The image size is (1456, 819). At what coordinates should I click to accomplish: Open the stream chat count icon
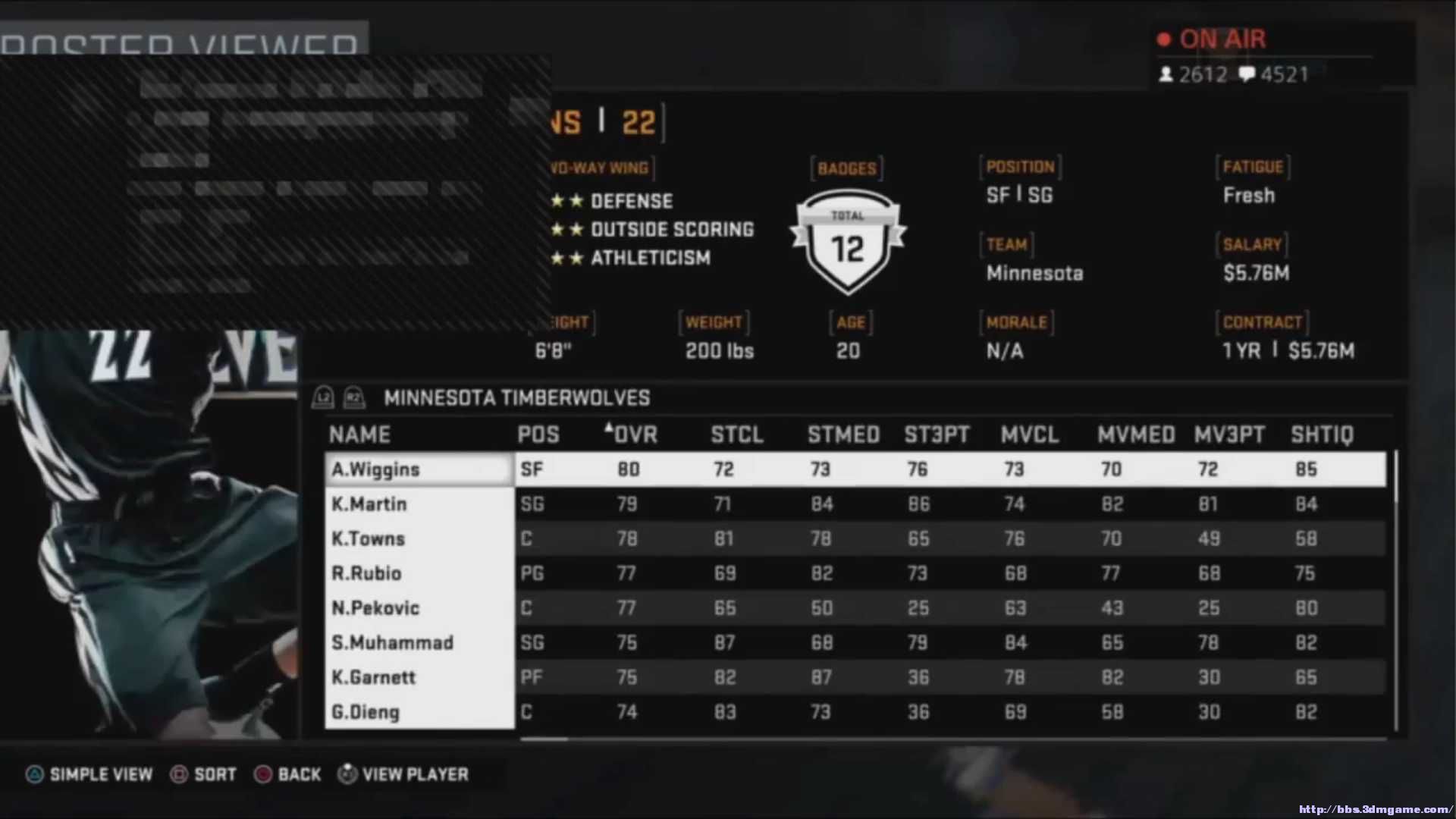(1247, 74)
